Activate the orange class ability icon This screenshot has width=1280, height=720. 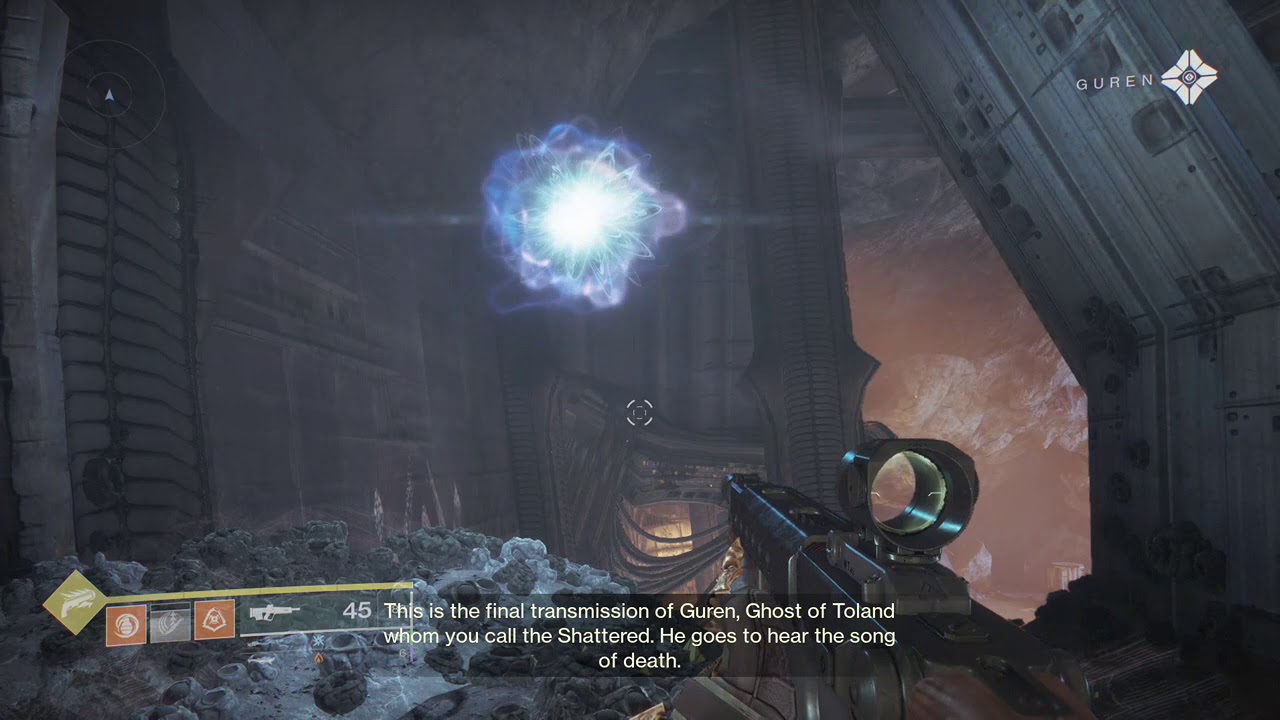[x=214, y=620]
